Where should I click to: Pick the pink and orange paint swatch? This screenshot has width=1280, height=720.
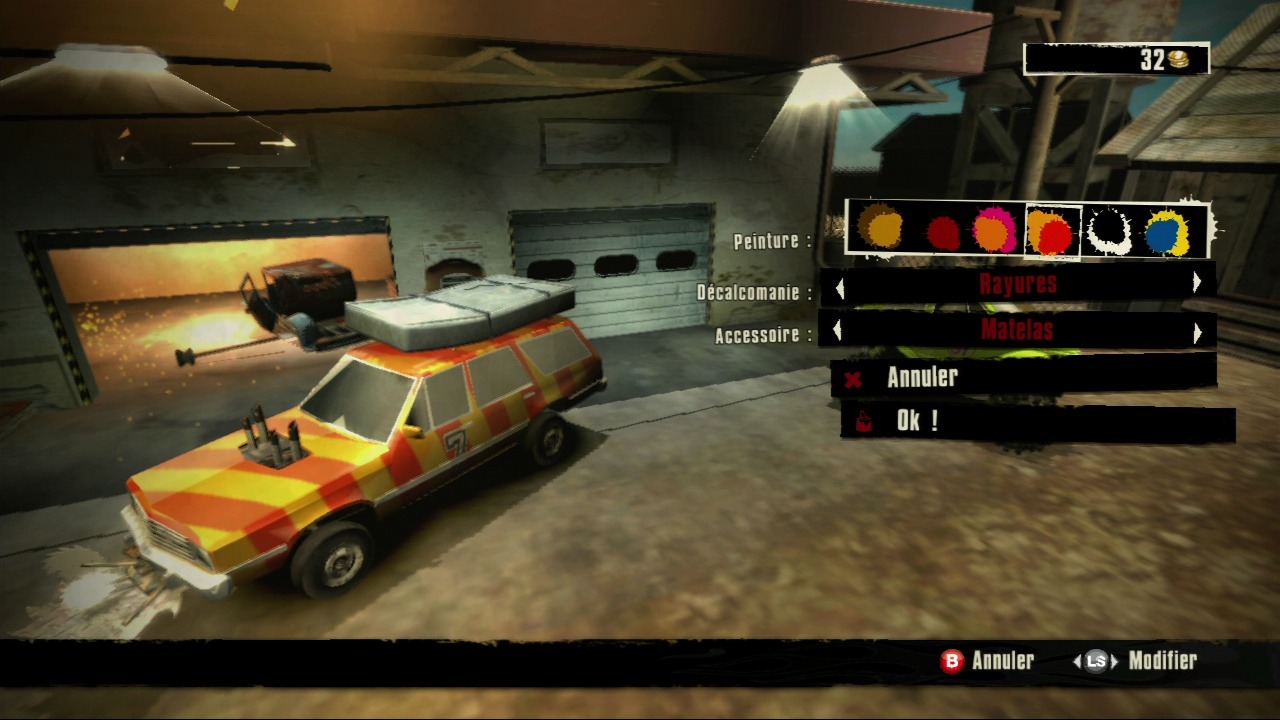tap(994, 230)
